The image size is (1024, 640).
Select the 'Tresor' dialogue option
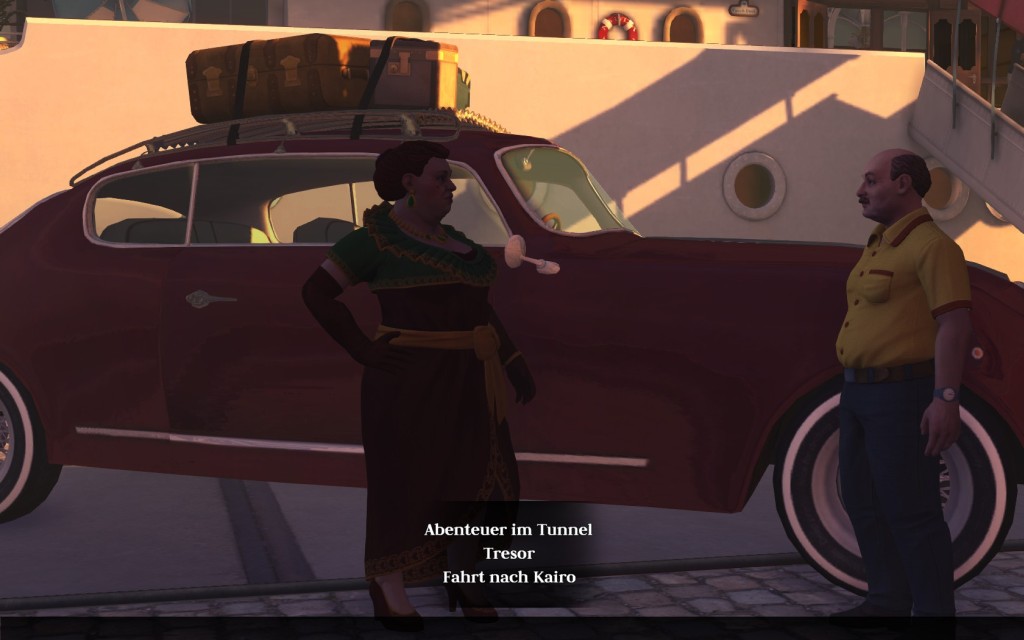pos(508,553)
